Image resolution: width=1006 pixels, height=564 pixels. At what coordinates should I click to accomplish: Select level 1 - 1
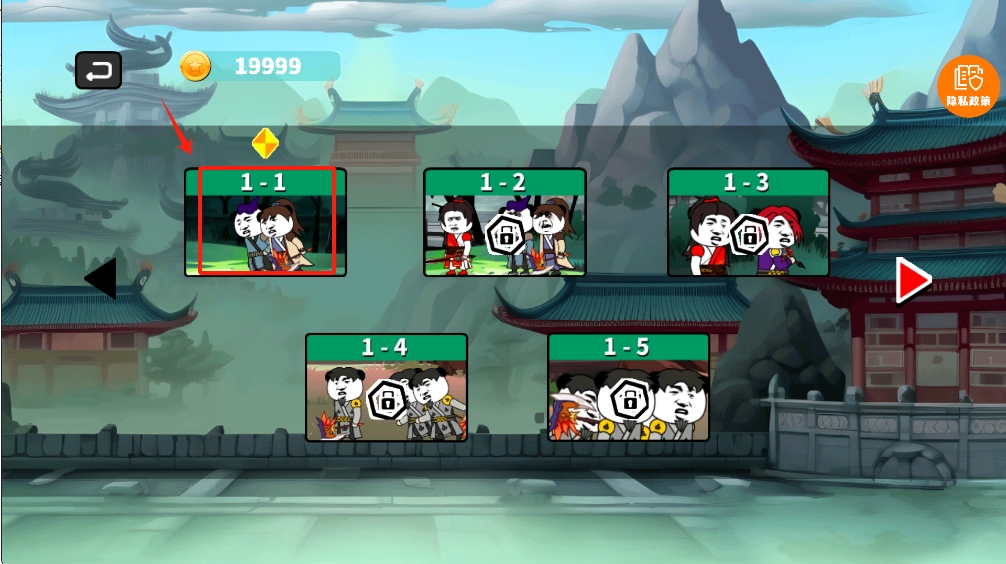(x=265, y=222)
